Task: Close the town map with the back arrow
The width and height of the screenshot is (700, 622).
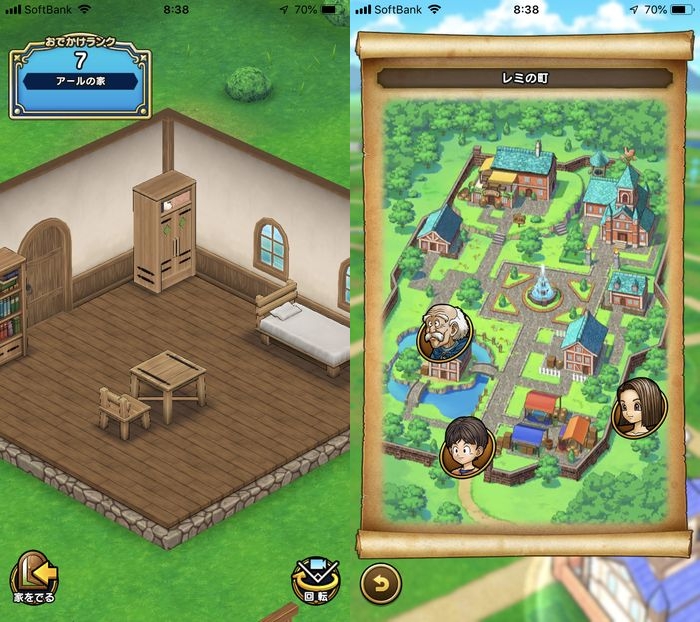Action: pyautogui.click(x=380, y=584)
